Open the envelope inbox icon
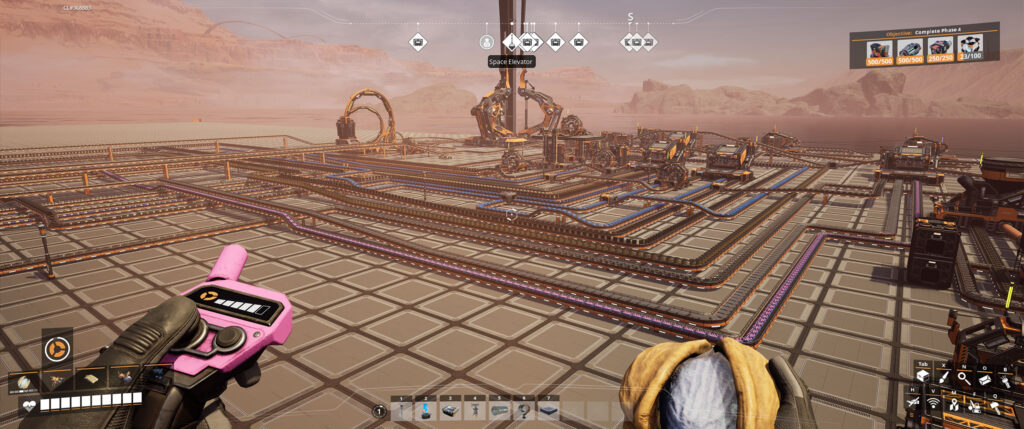The width and height of the screenshot is (1024, 429). [x=984, y=378]
